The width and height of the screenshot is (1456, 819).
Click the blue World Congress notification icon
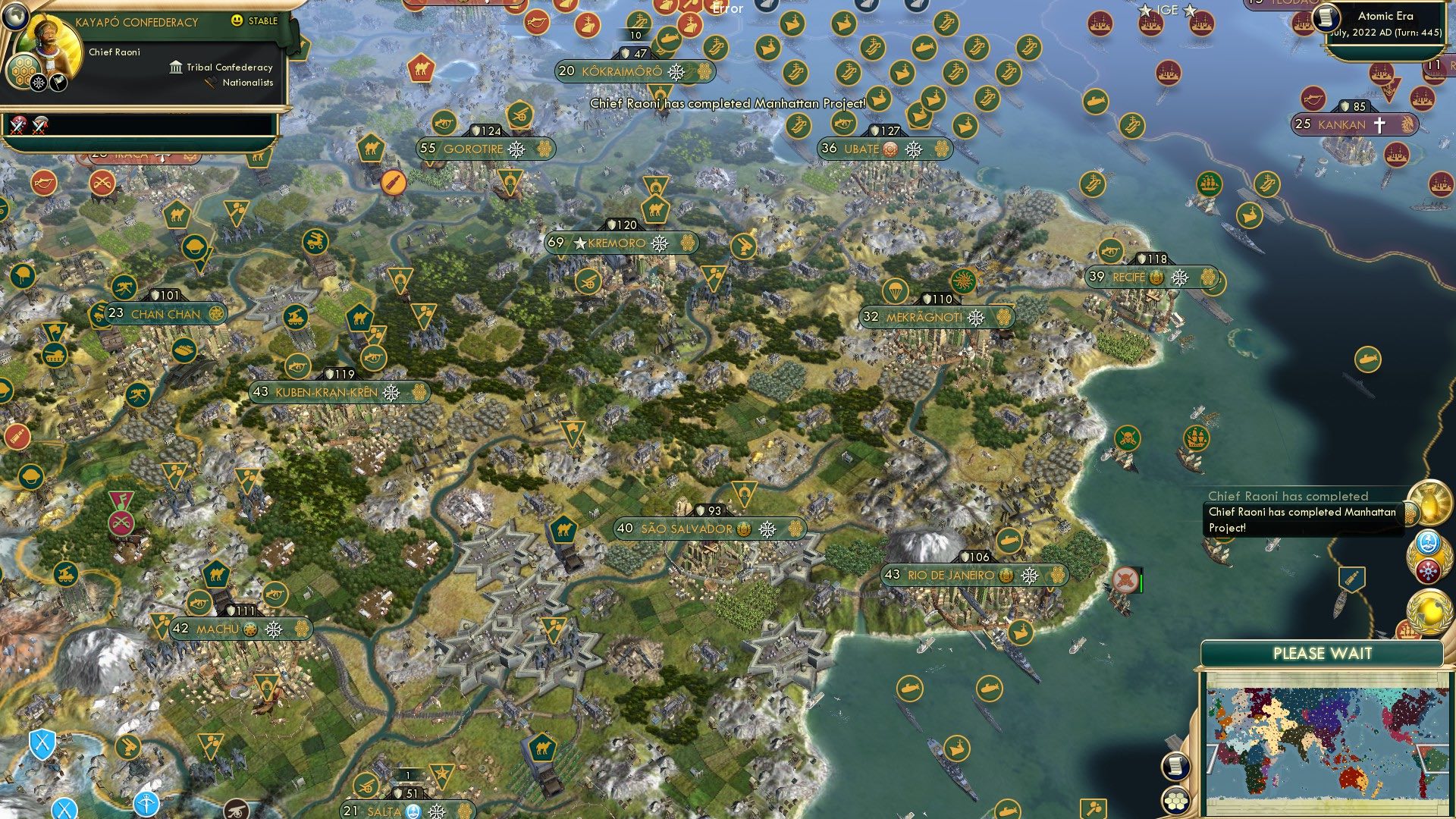point(1427,542)
